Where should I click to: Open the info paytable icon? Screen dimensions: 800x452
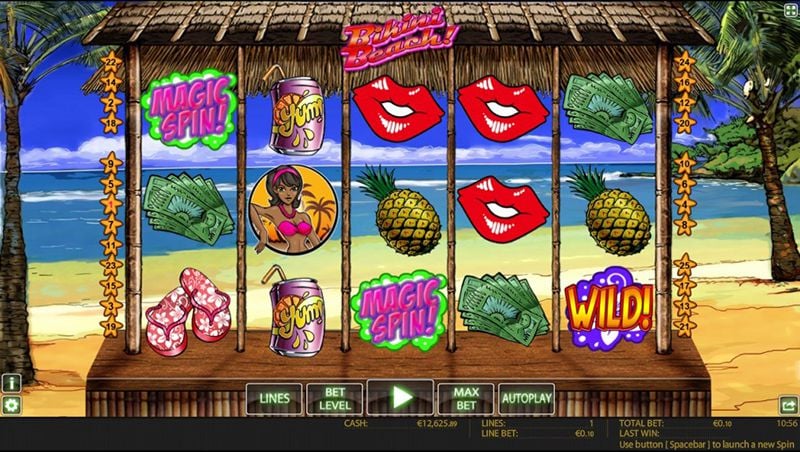[x=11, y=383]
